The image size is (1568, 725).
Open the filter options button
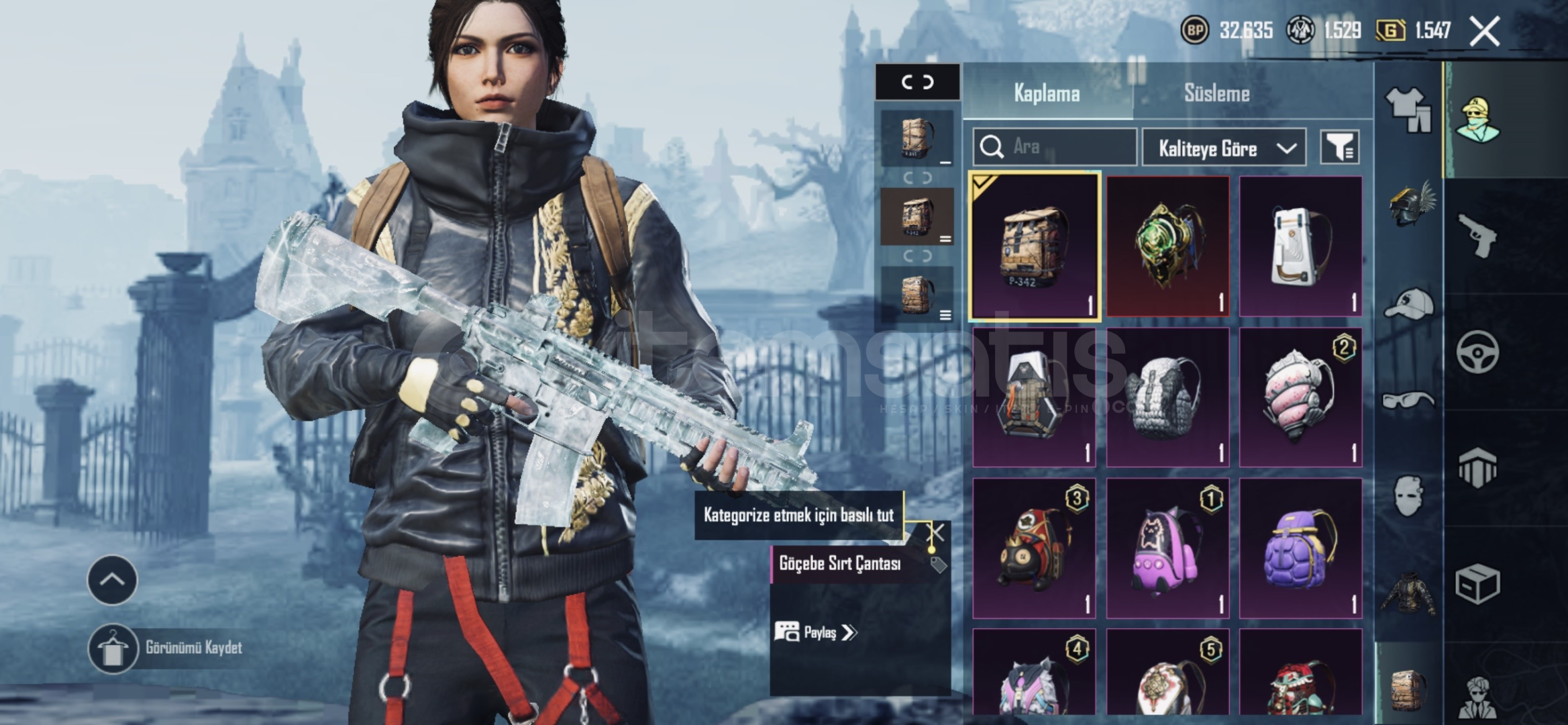pyautogui.click(x=1339, y=147)
